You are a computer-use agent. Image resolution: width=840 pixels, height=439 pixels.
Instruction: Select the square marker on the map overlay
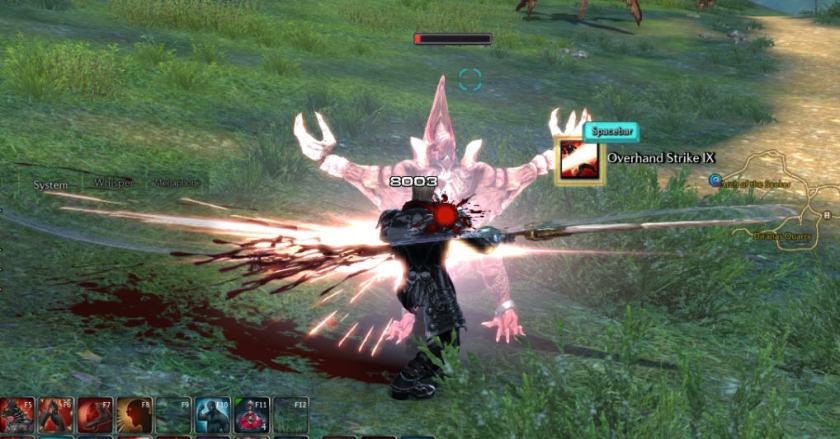point(828,214)
